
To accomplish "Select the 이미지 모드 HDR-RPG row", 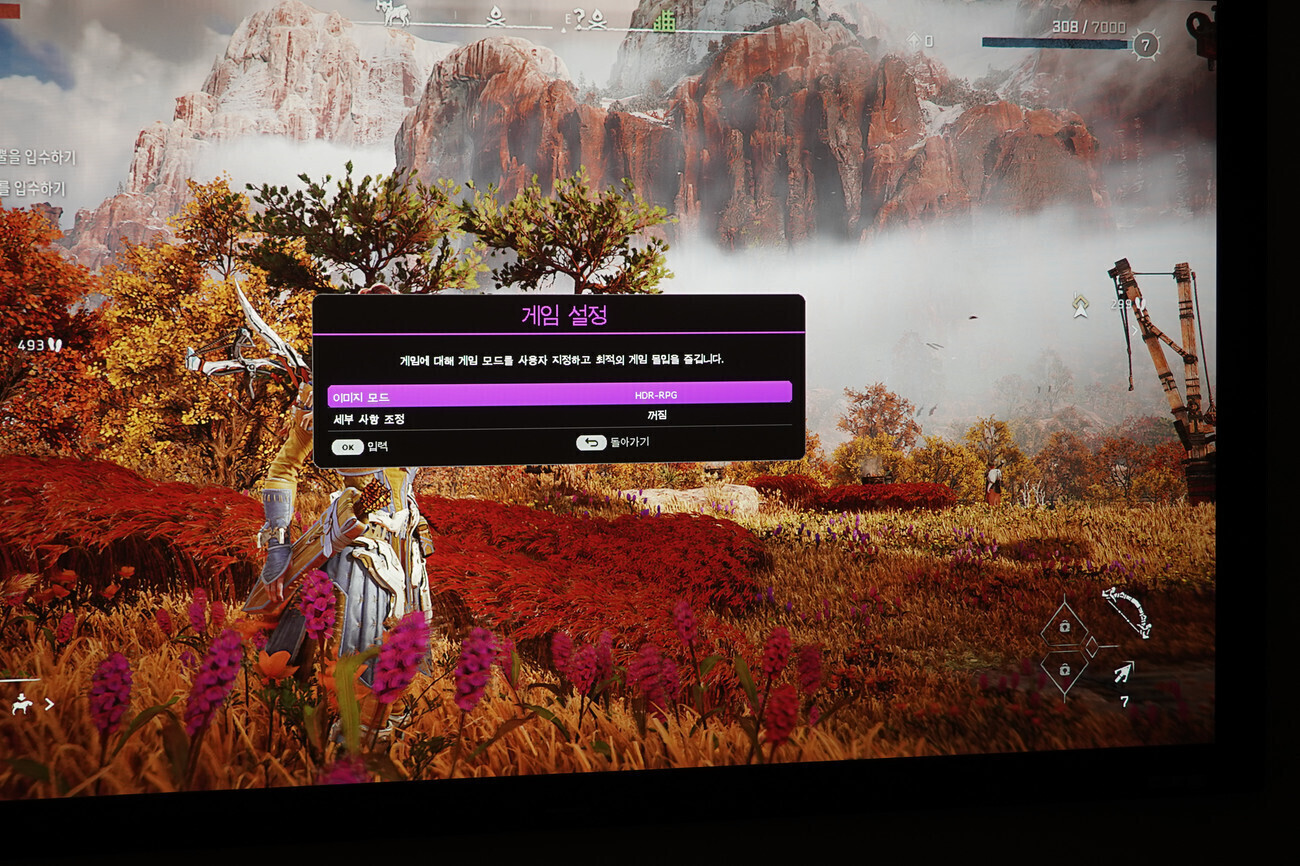I will point(559,394).
